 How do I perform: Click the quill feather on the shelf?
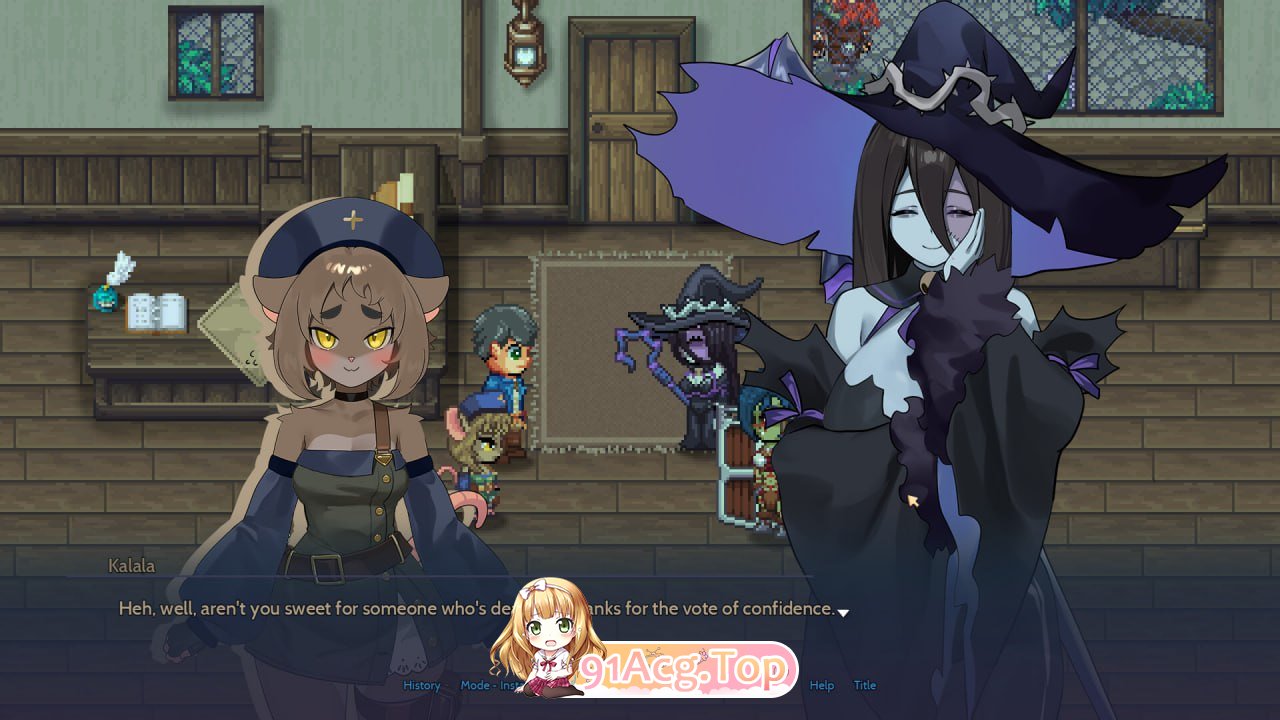122,272
